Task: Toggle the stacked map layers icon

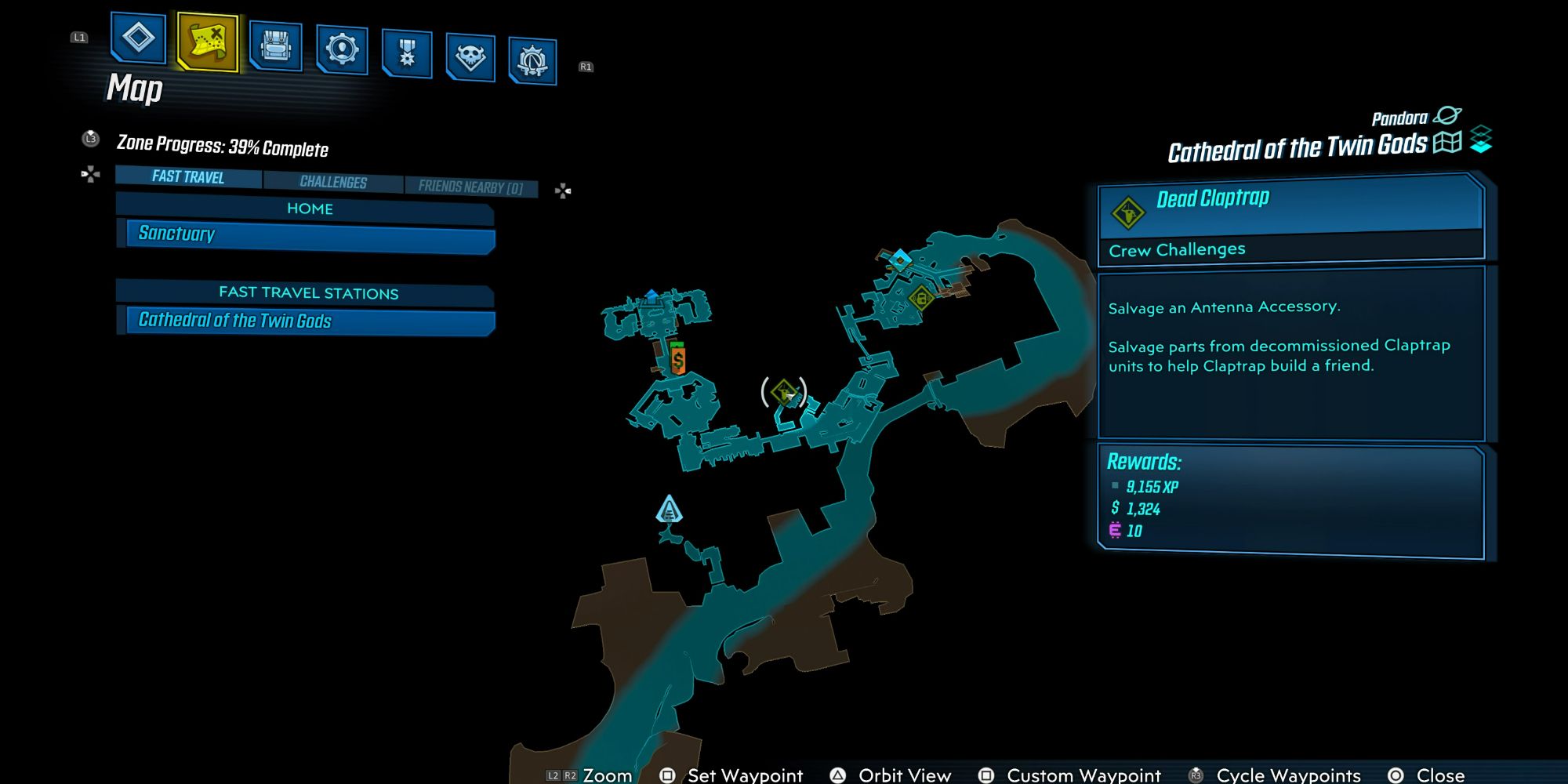Action: point(1481,140)
